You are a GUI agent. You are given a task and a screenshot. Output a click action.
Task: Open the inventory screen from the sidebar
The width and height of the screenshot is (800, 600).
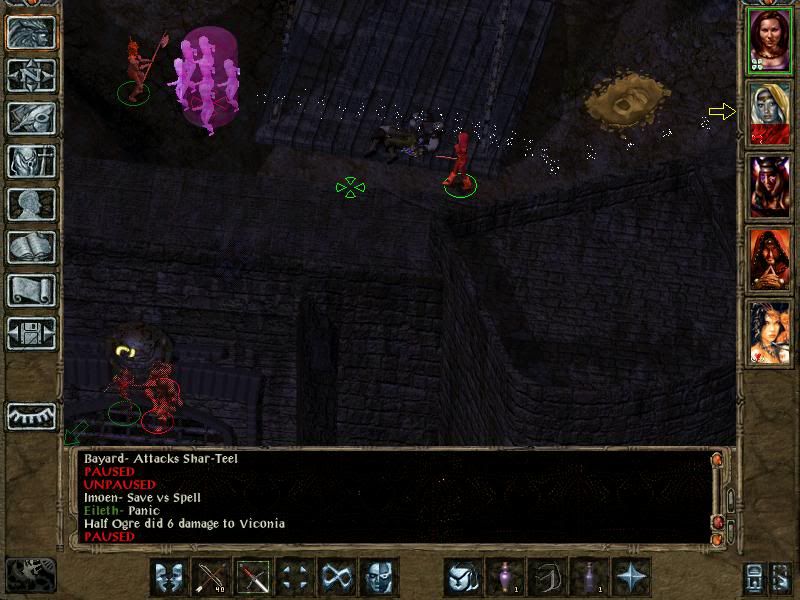31,161
